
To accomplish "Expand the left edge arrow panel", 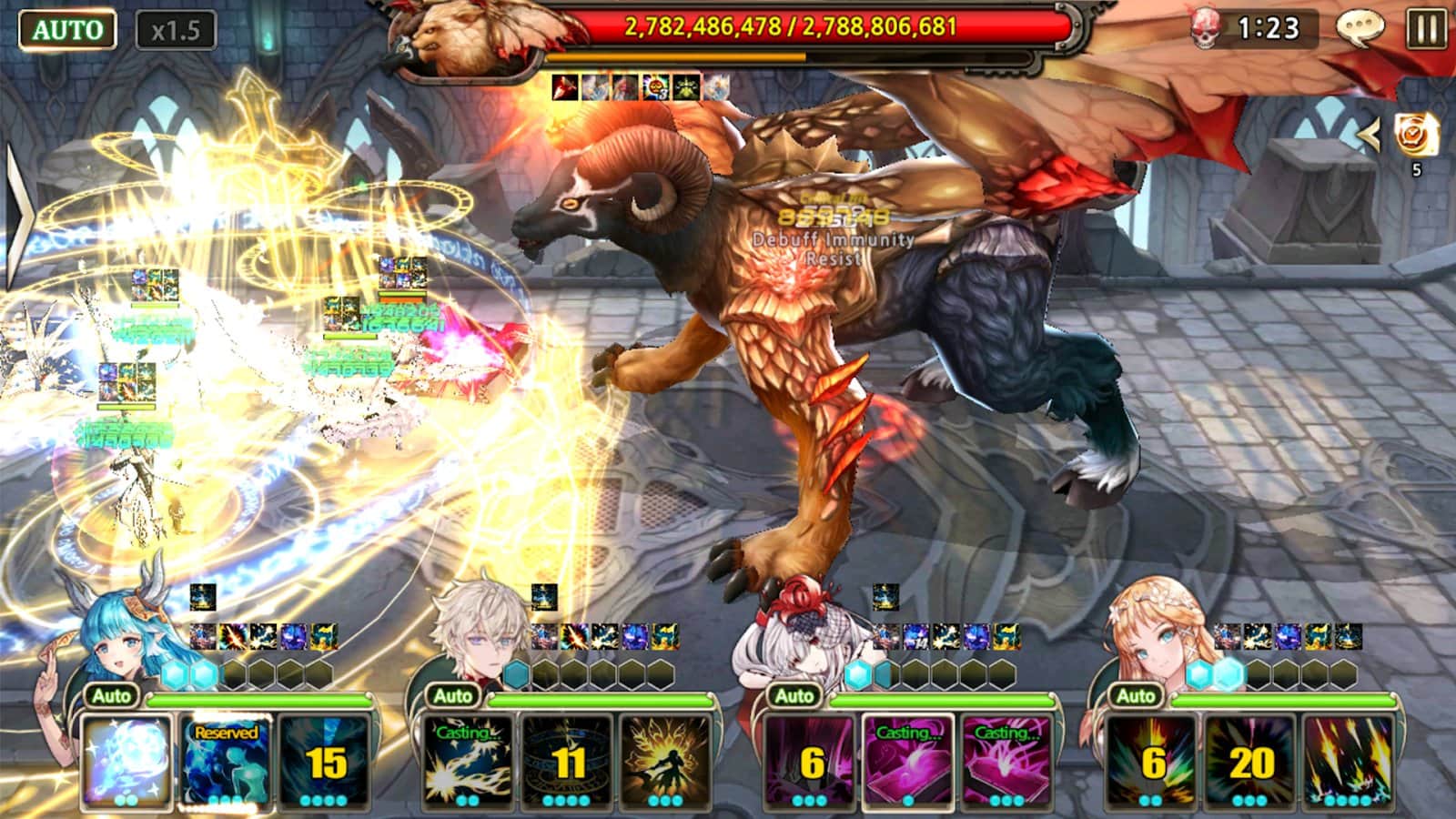I will click(18, 216).
